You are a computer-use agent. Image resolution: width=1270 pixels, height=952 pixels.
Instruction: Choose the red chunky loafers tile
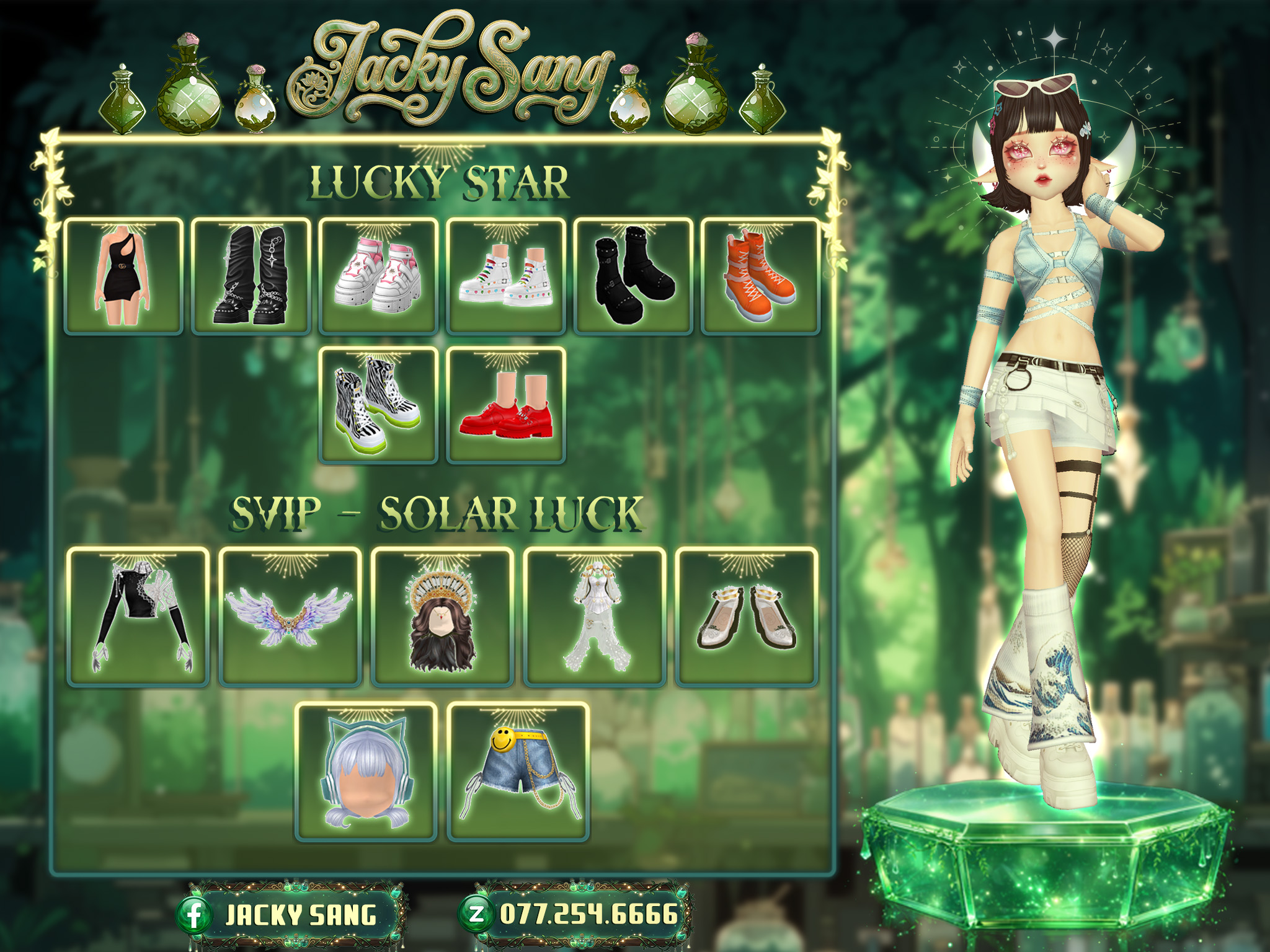click(506, 405)
